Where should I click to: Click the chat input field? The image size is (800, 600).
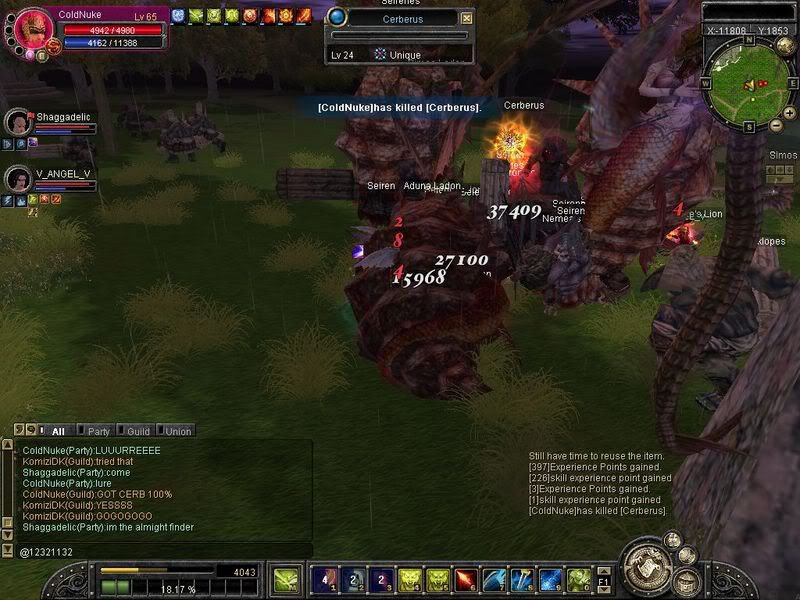coord(160,551)
